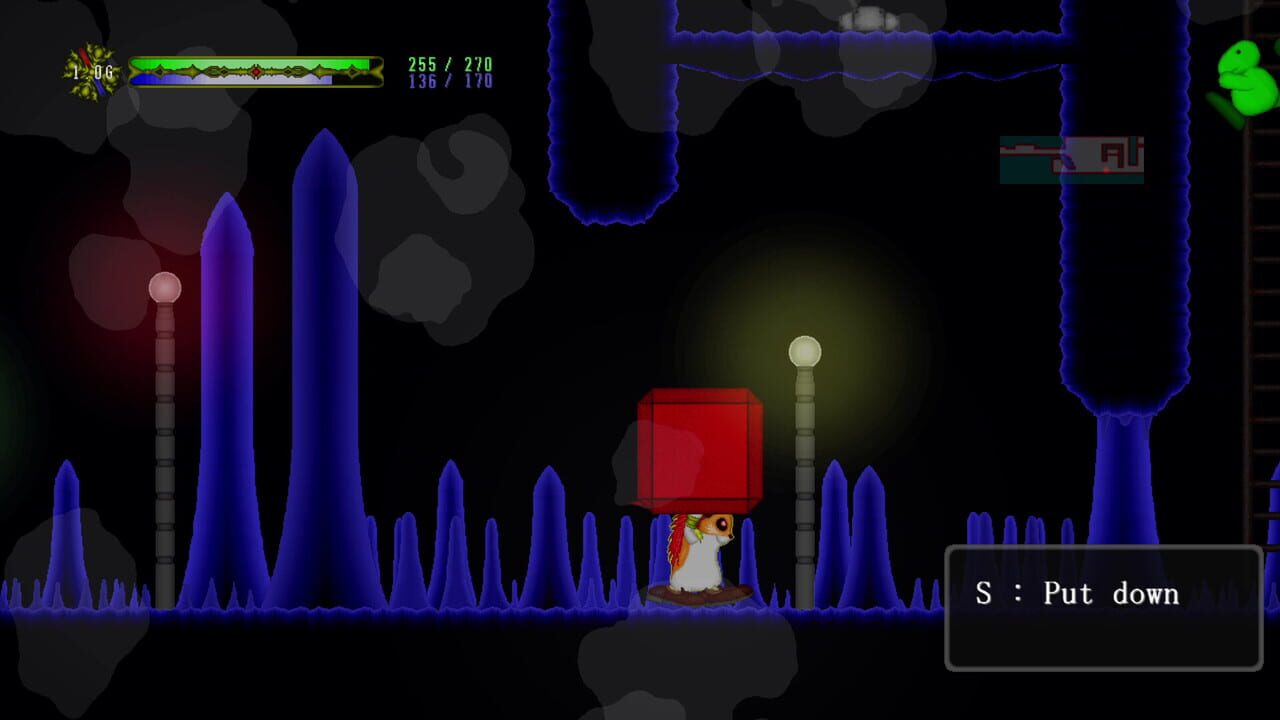Open the minimap overlay near the right pillar
Screen dimensions: 1280x720
tap(1070, 160)
